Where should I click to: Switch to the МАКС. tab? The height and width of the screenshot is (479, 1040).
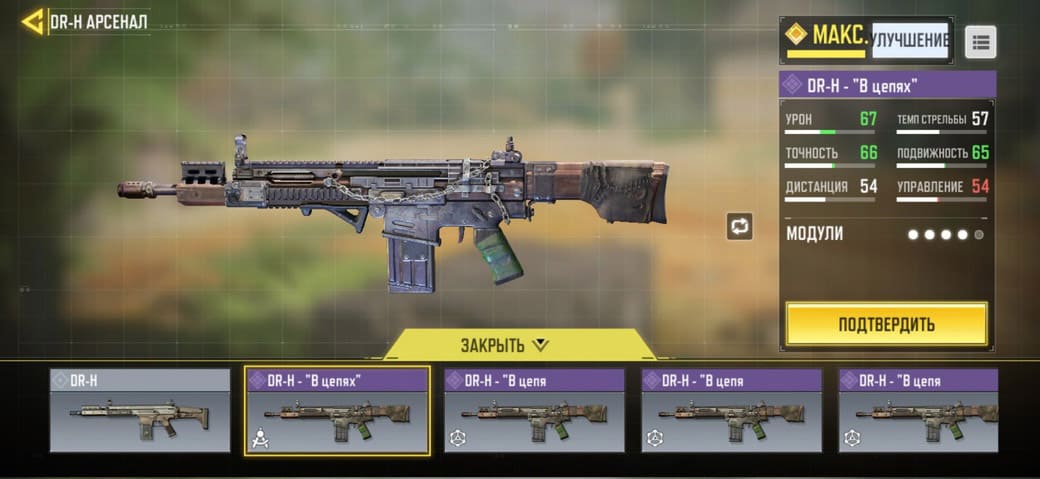826,38
